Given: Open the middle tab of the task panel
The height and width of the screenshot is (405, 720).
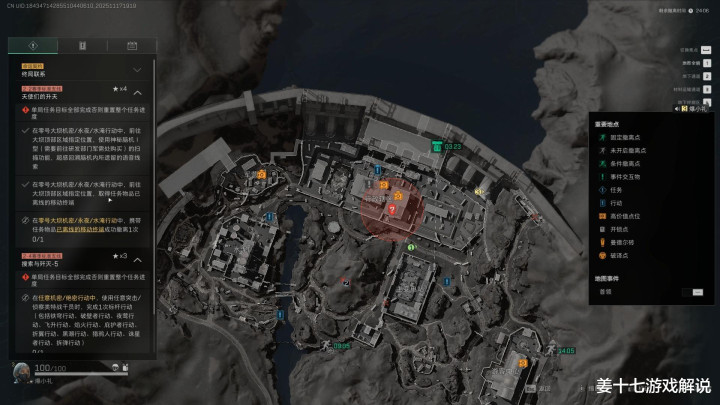Looking at the screenshot, I should (81, 46).
